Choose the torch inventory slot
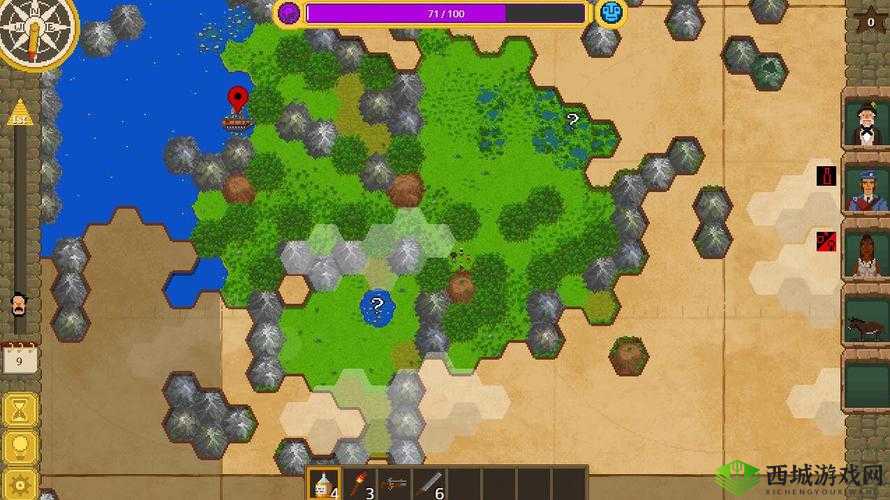Screen dimensions: 890x500 (360, 484)
